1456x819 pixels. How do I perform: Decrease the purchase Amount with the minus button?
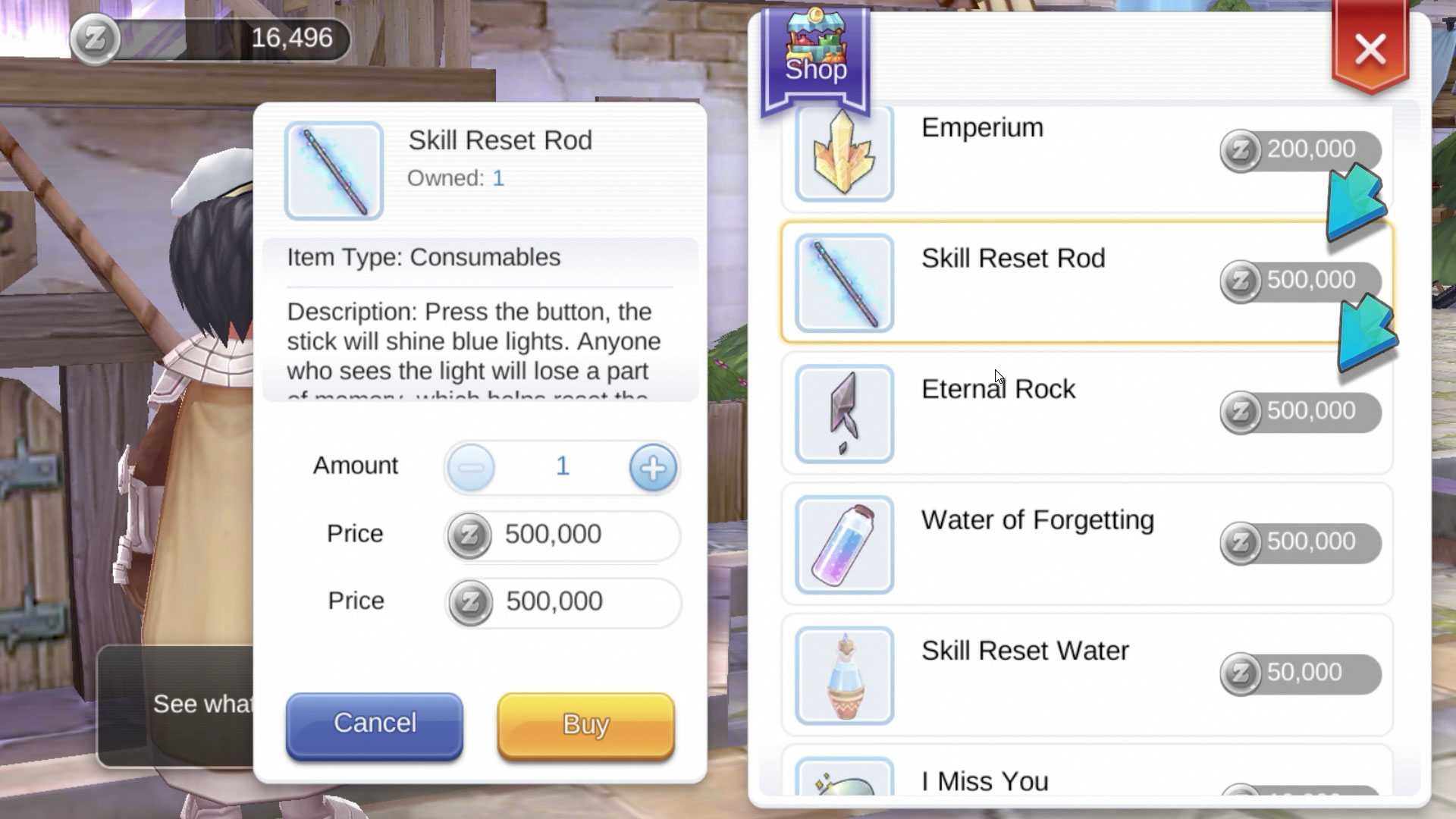(471, 467)
